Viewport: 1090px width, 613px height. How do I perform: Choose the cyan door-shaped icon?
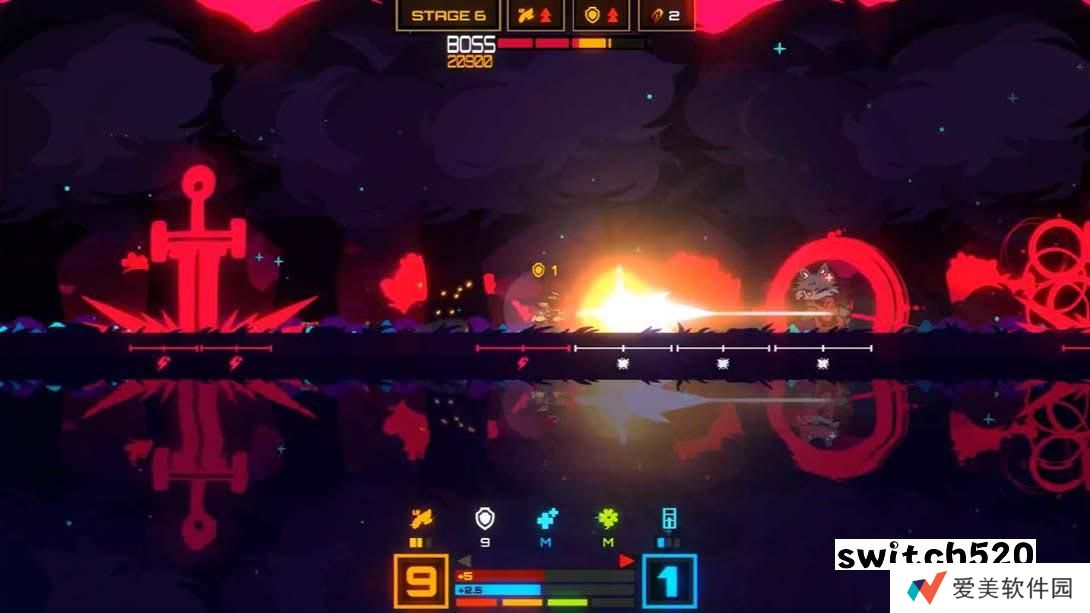coord(669,519)
